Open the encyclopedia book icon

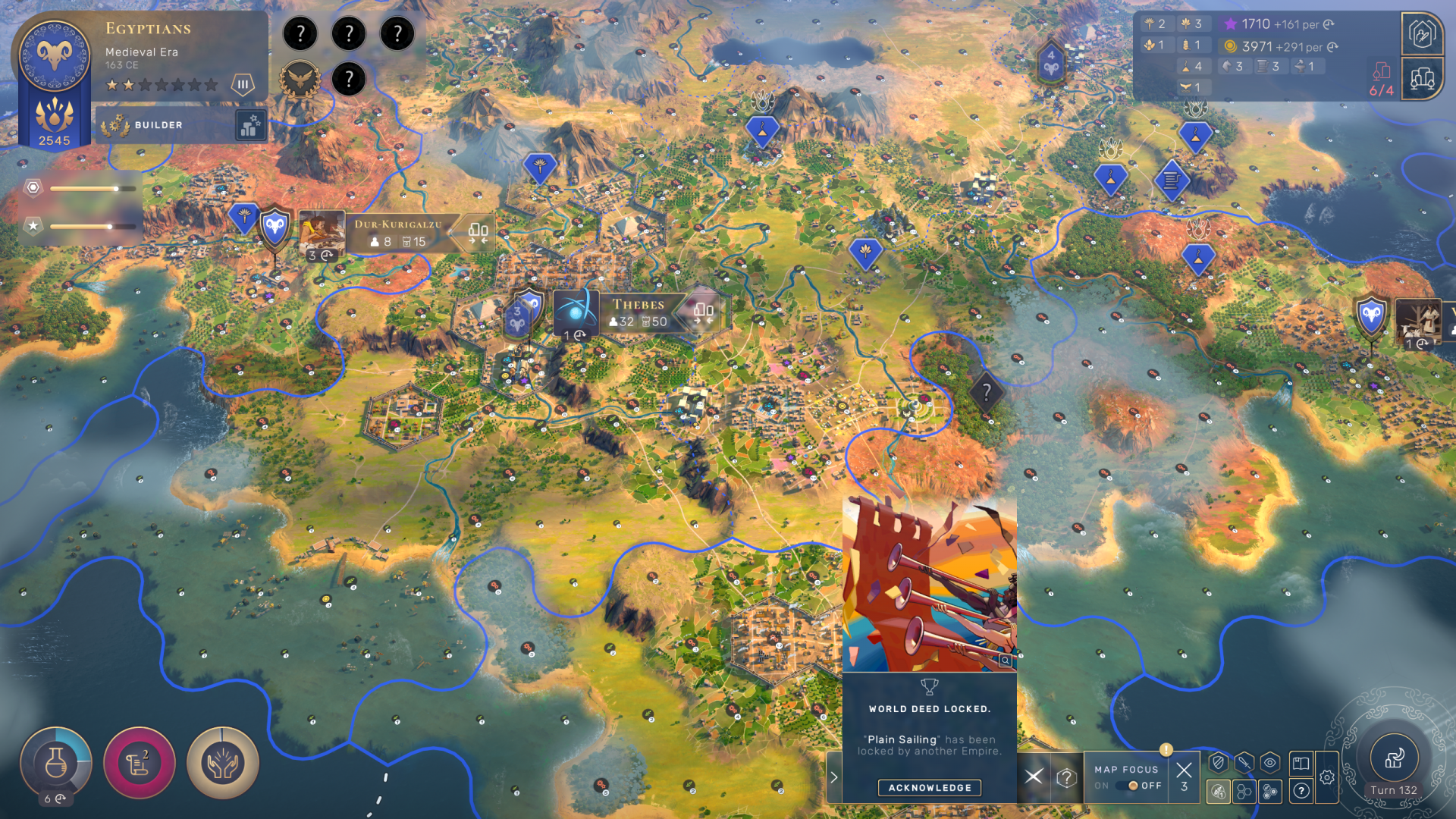(1301, 763)
